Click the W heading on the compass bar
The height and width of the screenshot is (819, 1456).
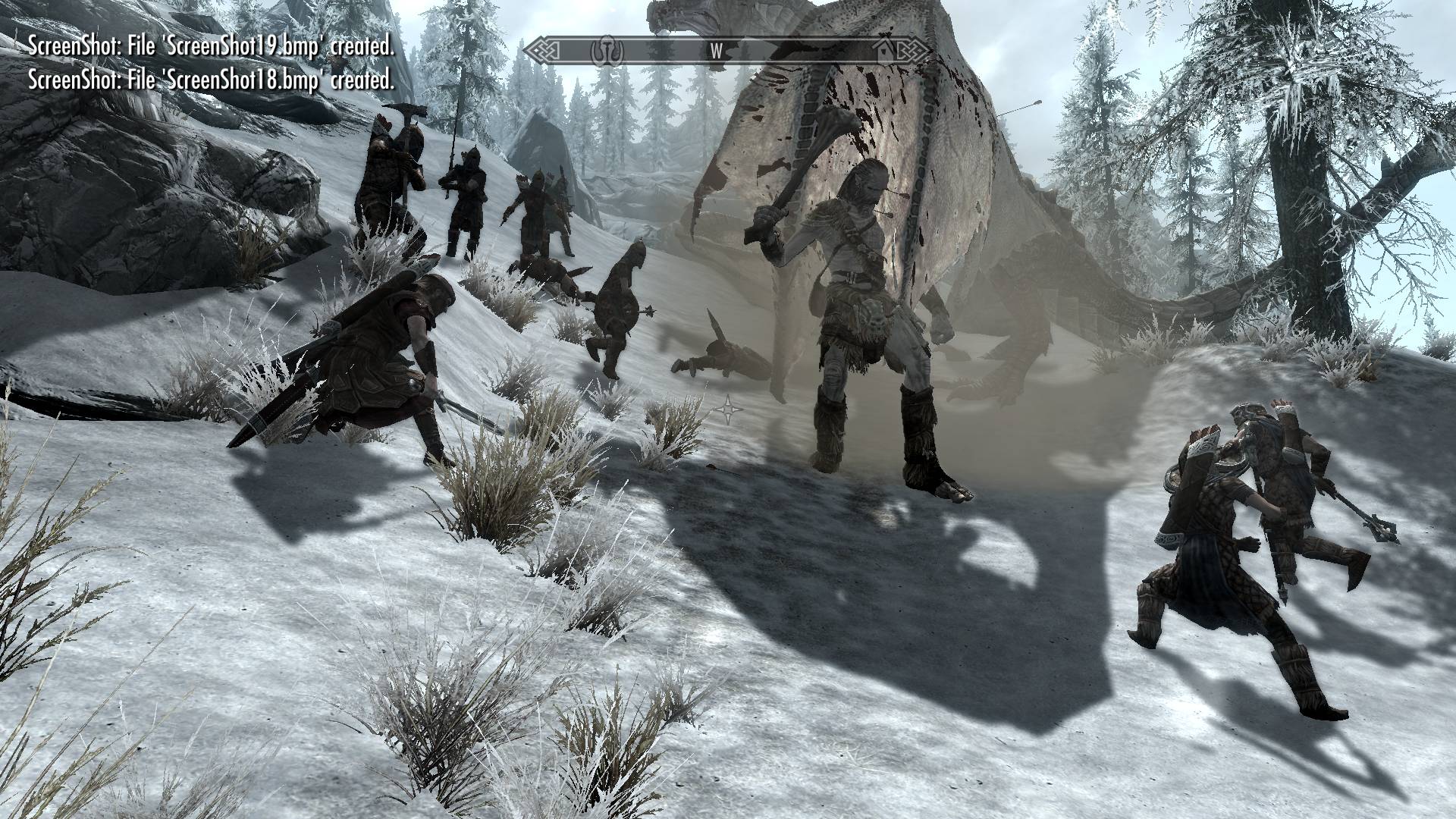tap(716, 52)
